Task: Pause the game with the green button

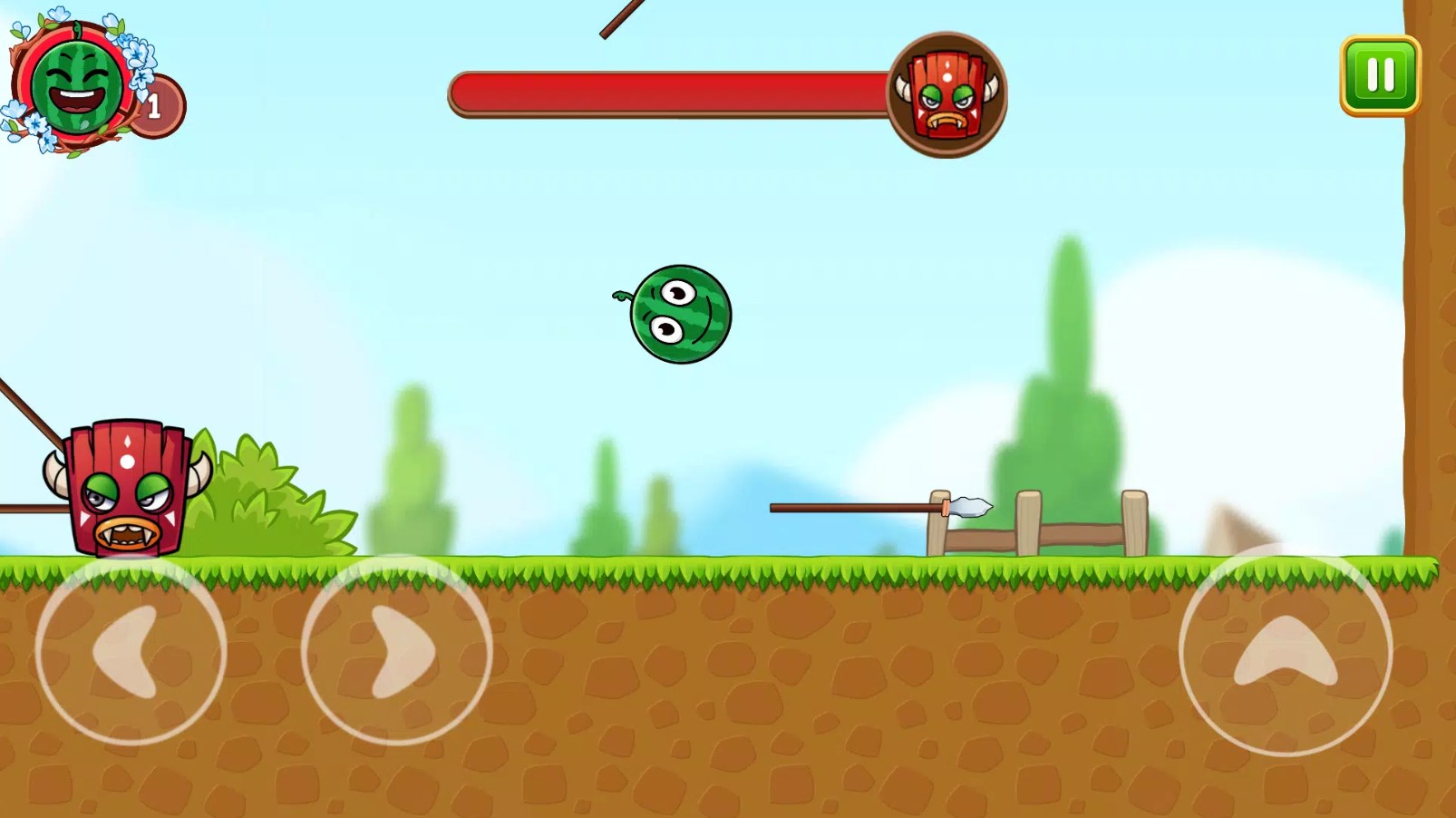Action: click(x=1380, y=75)
